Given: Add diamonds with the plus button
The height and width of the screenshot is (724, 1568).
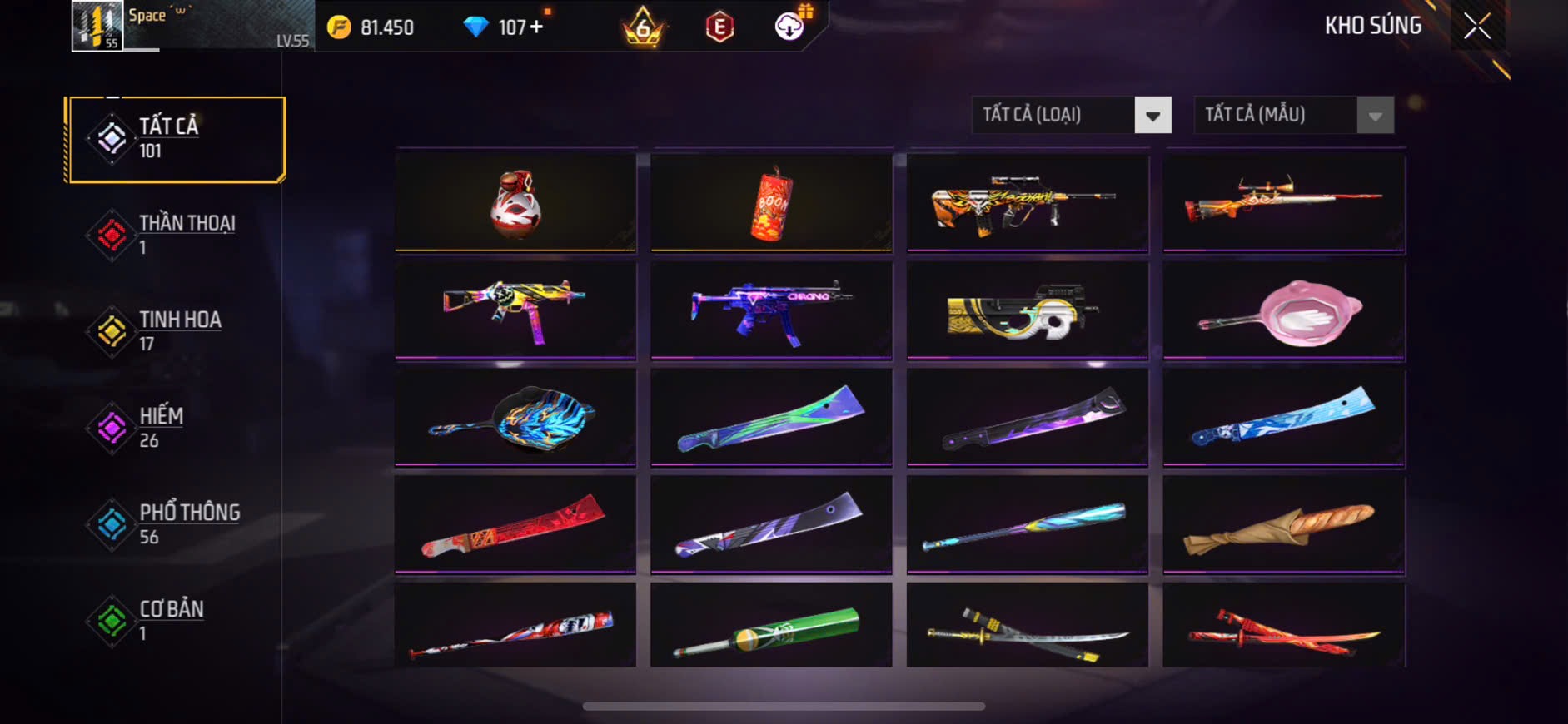Looking at the screenshot, I should tap(536, 27).
